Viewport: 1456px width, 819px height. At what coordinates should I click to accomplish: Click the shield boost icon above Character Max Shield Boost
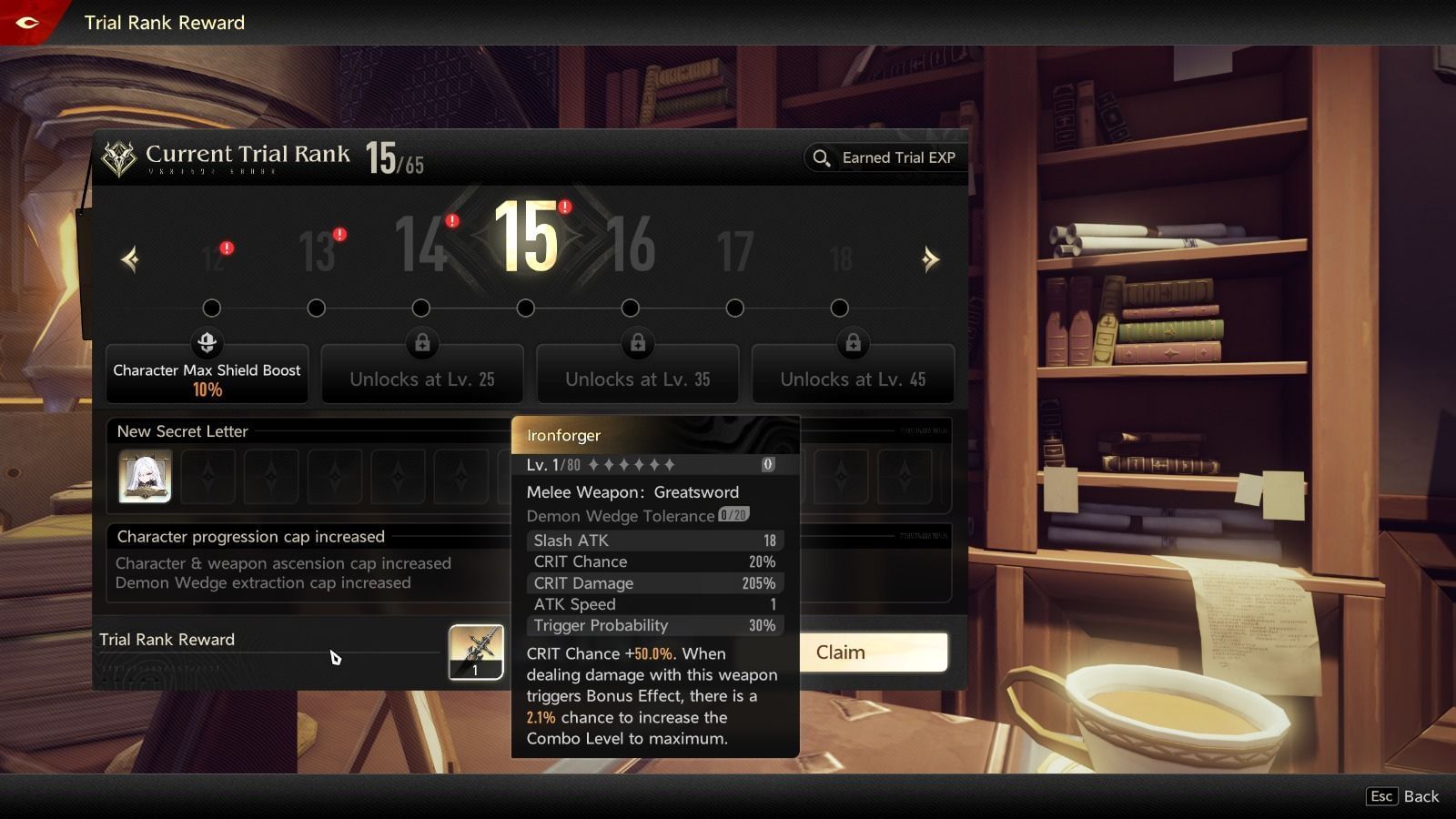coord(207,343)
